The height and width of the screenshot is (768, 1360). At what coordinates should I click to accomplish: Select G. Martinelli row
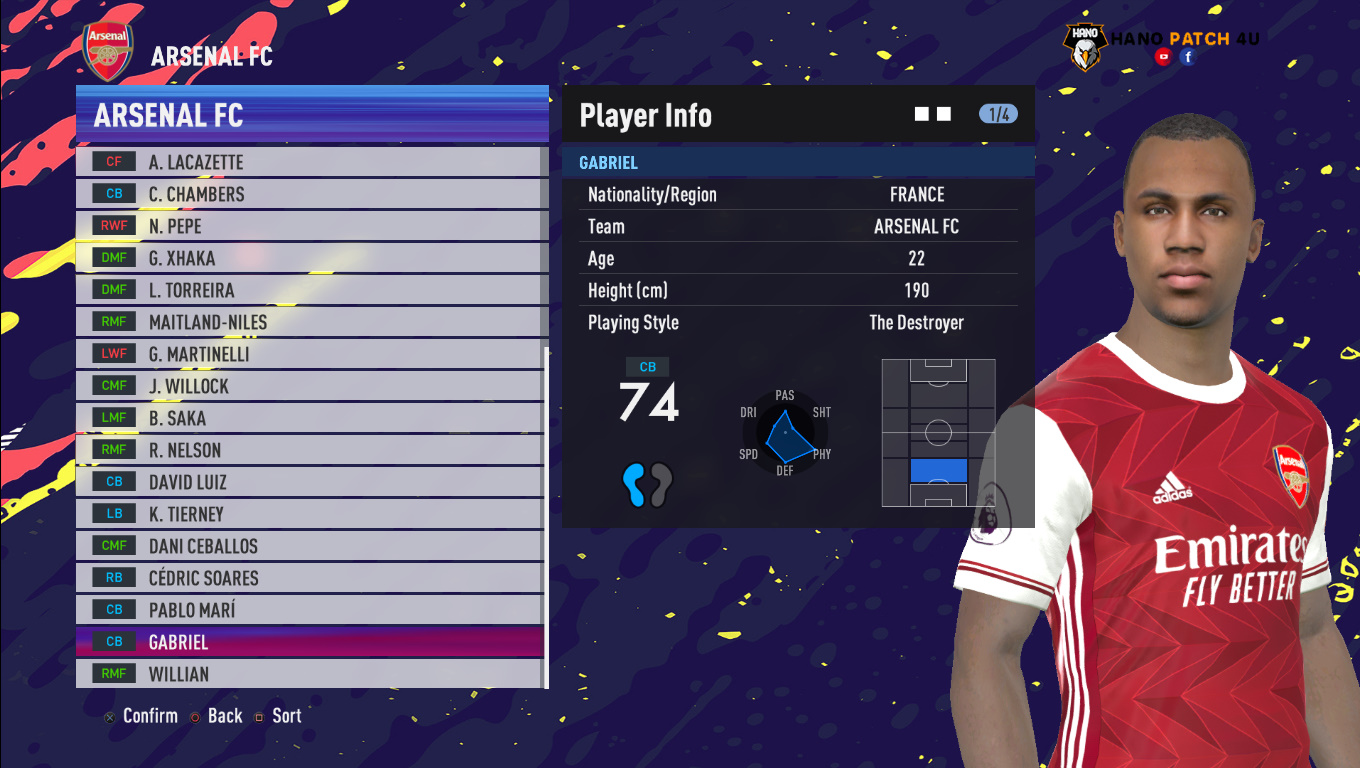[310, 354]
